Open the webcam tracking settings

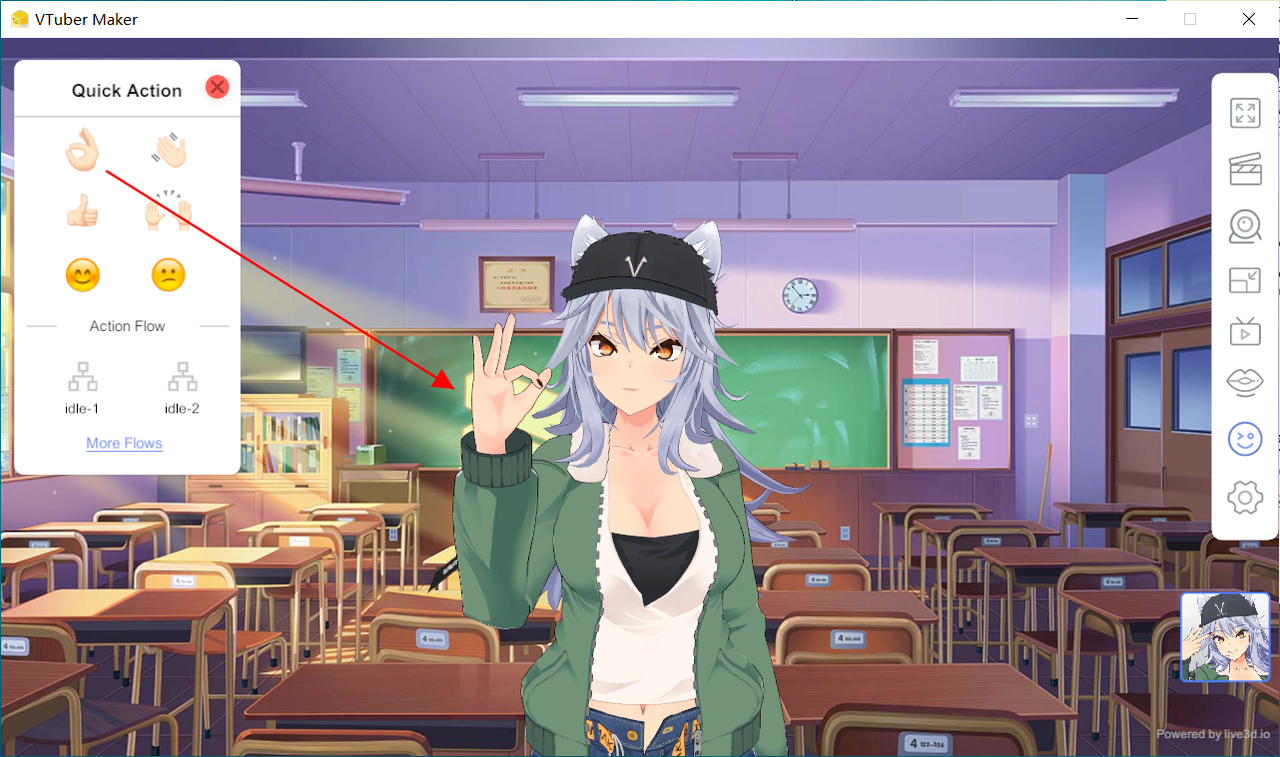click(x=1244, y=226)
